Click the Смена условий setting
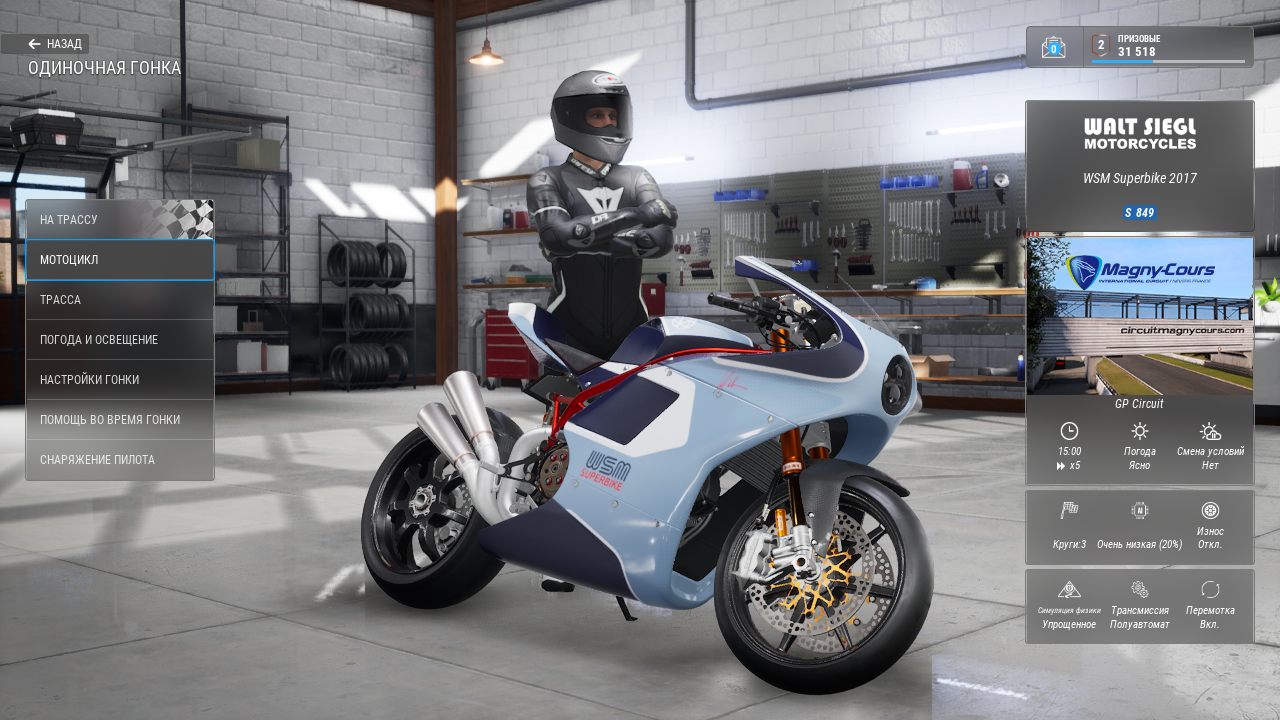This screenshot has width=1280, height=720. (1210, 445)
